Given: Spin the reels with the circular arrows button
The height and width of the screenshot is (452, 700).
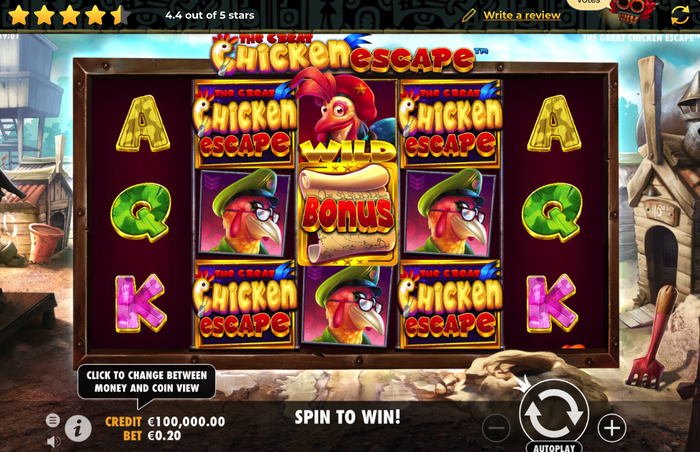Looking at the screenshot, I should (553, 410).
